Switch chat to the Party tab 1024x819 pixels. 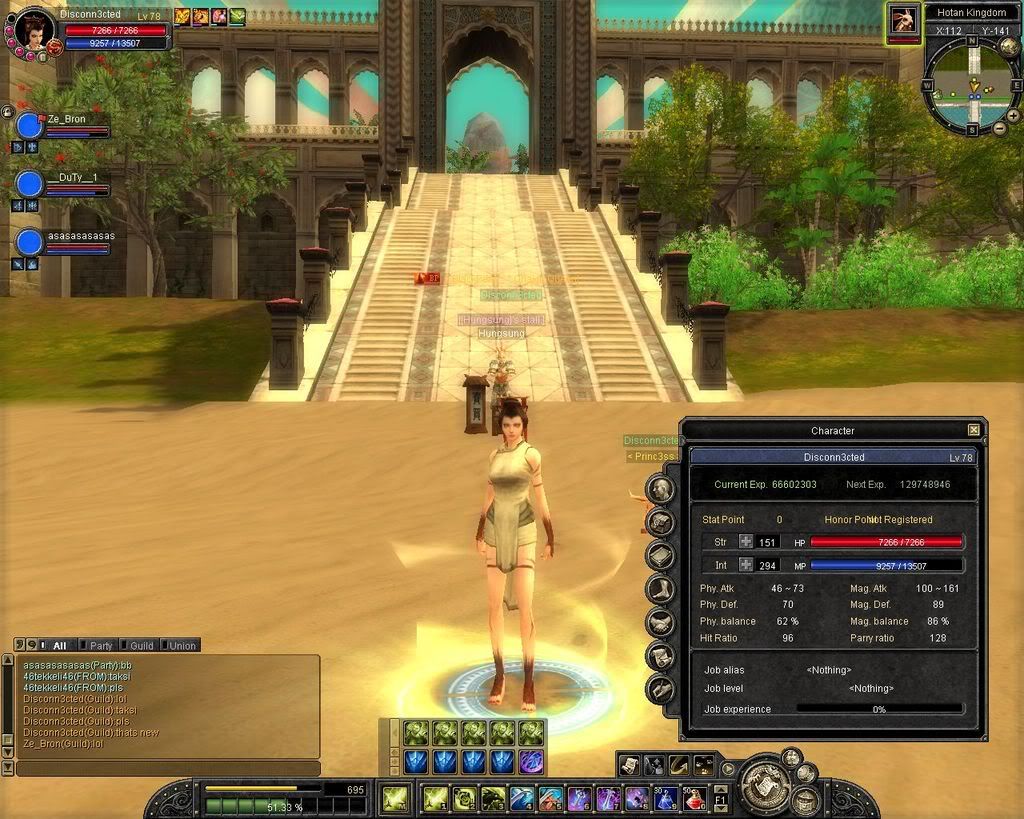point(98,645)
